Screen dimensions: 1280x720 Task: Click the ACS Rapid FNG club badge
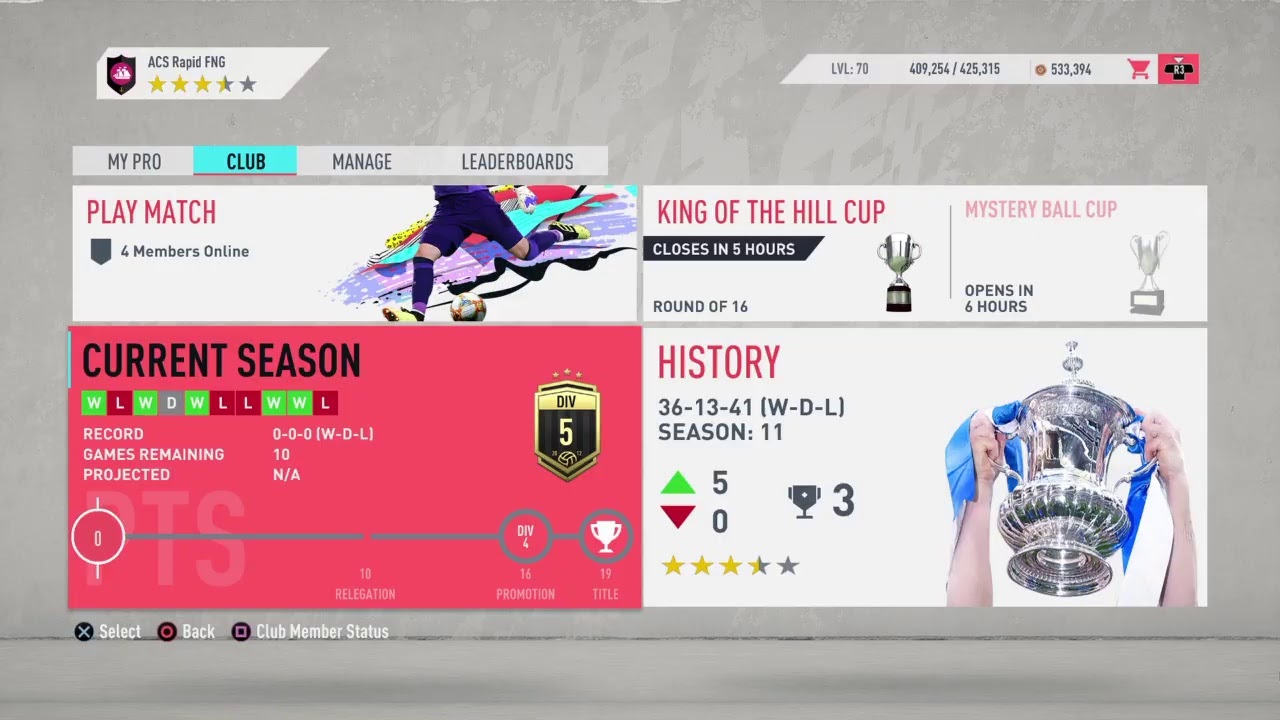(x=121, y=73)
